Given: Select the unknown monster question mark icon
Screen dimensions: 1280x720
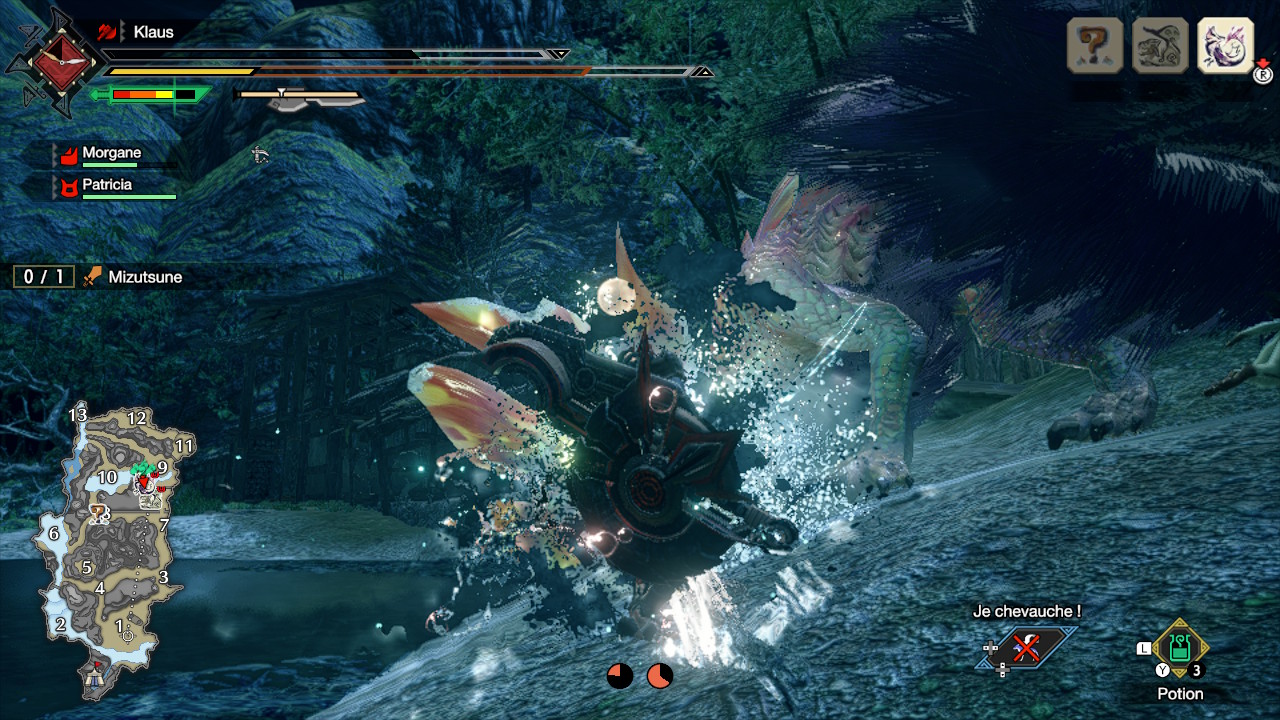Looking at the screenshot, I should pos(1095,45).
